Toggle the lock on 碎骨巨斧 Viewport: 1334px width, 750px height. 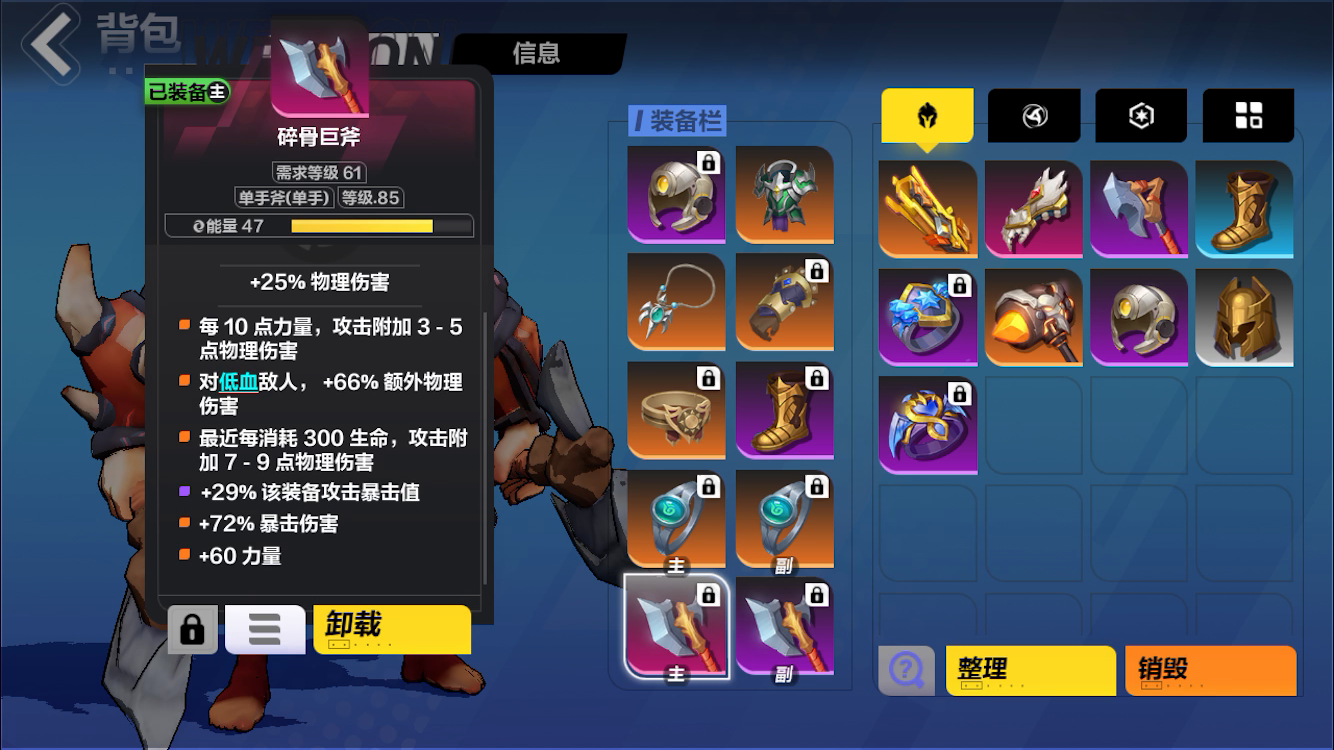click(191, 629)
